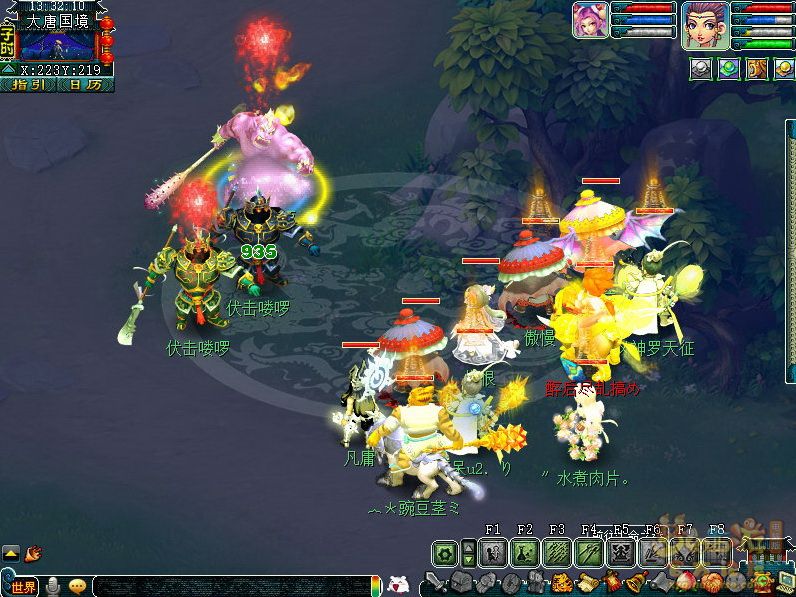The height and width of the screenshot is (597, 796).
Task: Open the player character portrait
Action: click(705, 24)
